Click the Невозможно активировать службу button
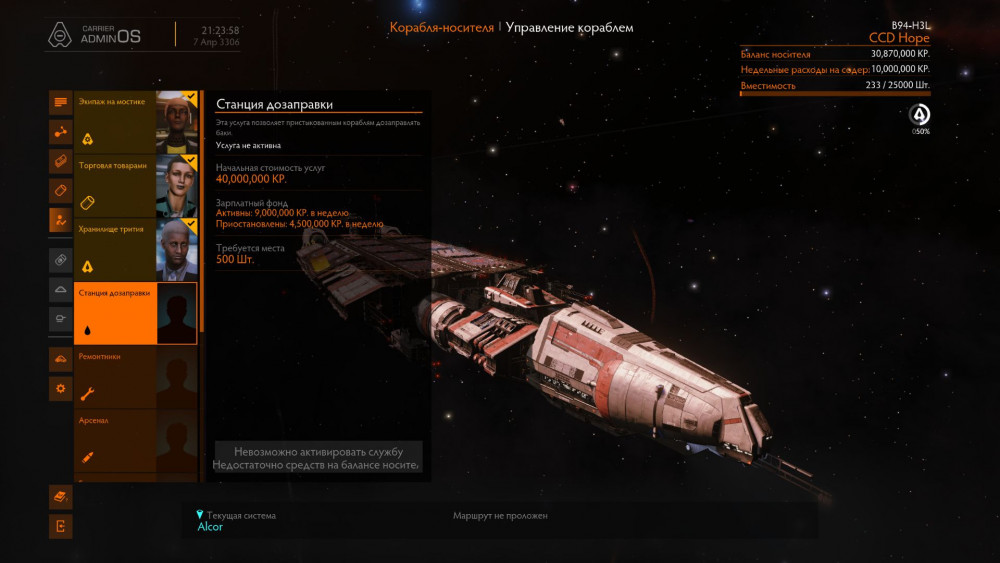Image resolution: width=1000 pixels, height=563 pixels. tap(318, 458)
